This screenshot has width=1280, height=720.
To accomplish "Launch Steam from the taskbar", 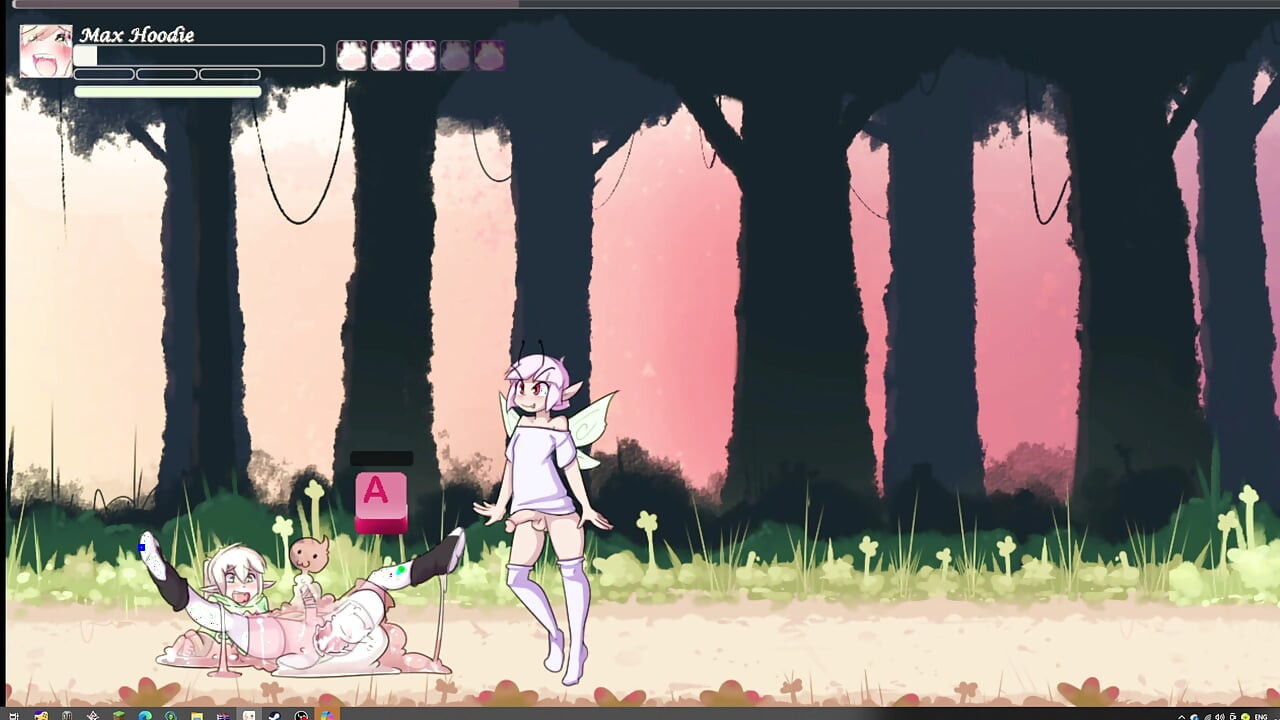I will click(x=273, y=713).
